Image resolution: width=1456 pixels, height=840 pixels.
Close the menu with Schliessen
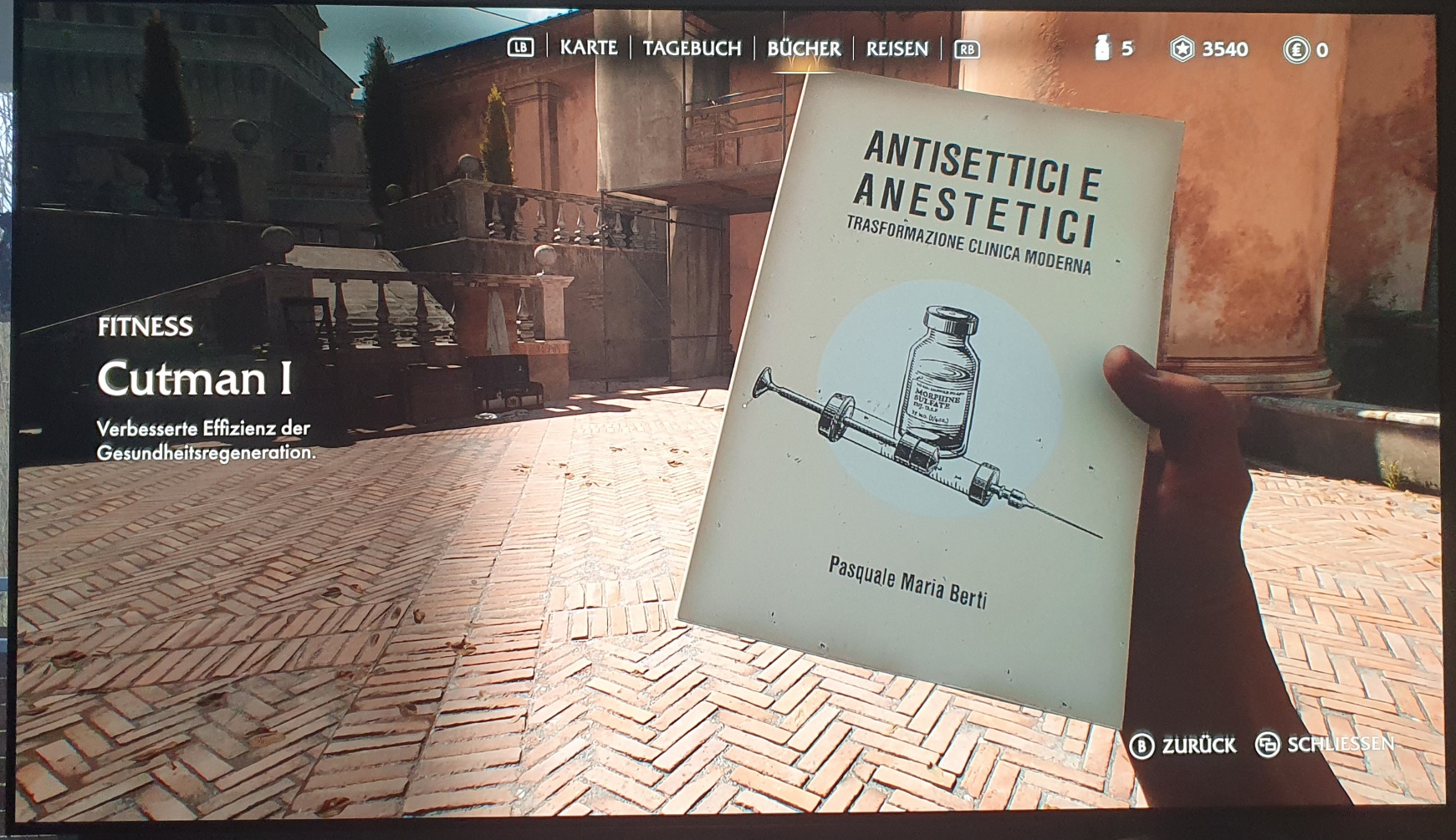[1326, 744]
